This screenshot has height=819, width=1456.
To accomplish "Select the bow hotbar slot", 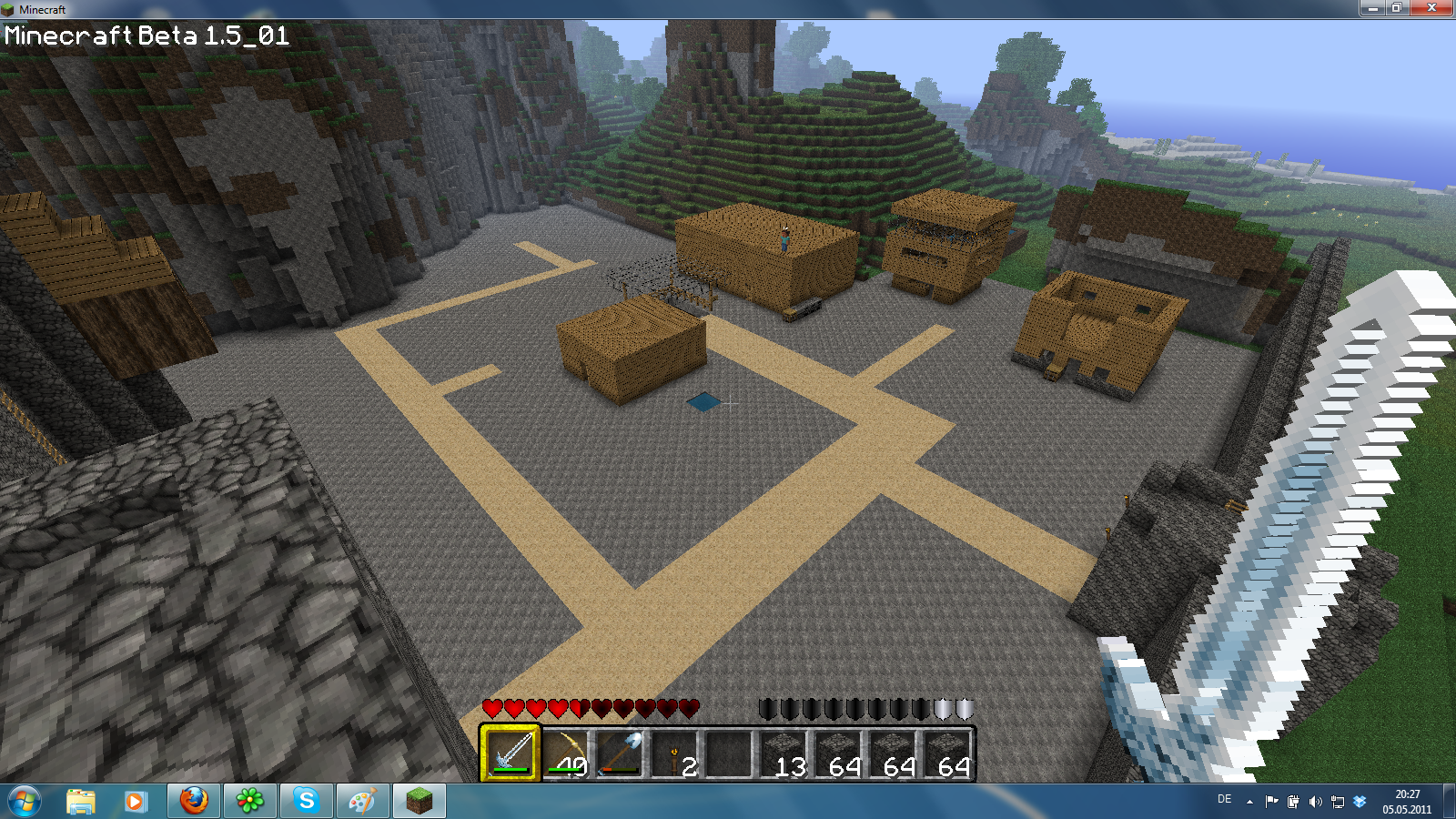I will (565, 753).
